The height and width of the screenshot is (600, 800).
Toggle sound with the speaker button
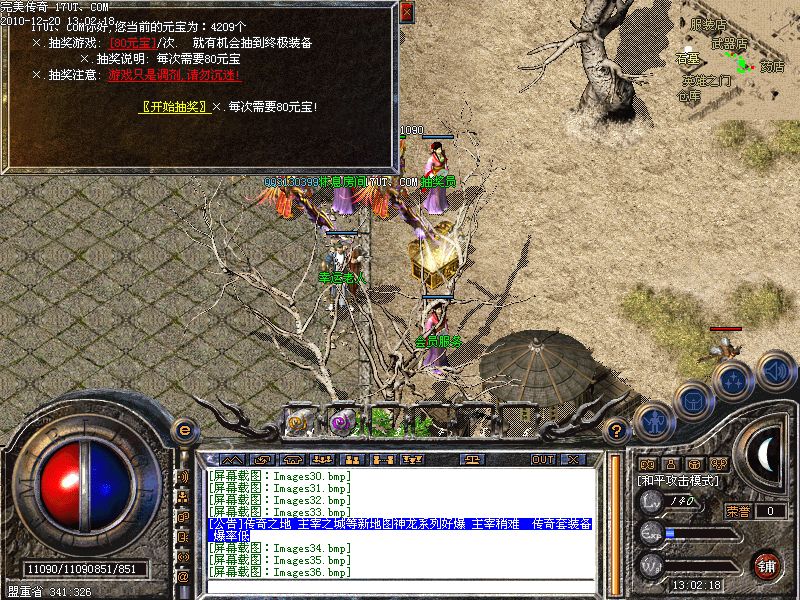[x=775, y=370]
